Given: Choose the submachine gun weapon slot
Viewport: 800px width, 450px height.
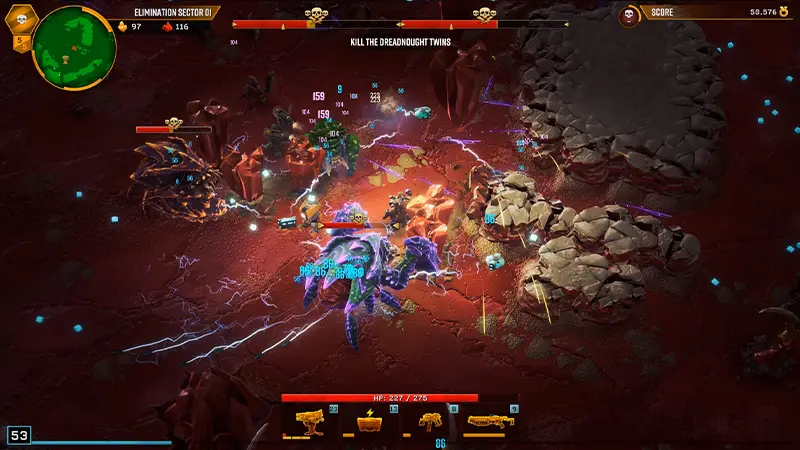Looking at the screenshot, I should pos(430,424).
